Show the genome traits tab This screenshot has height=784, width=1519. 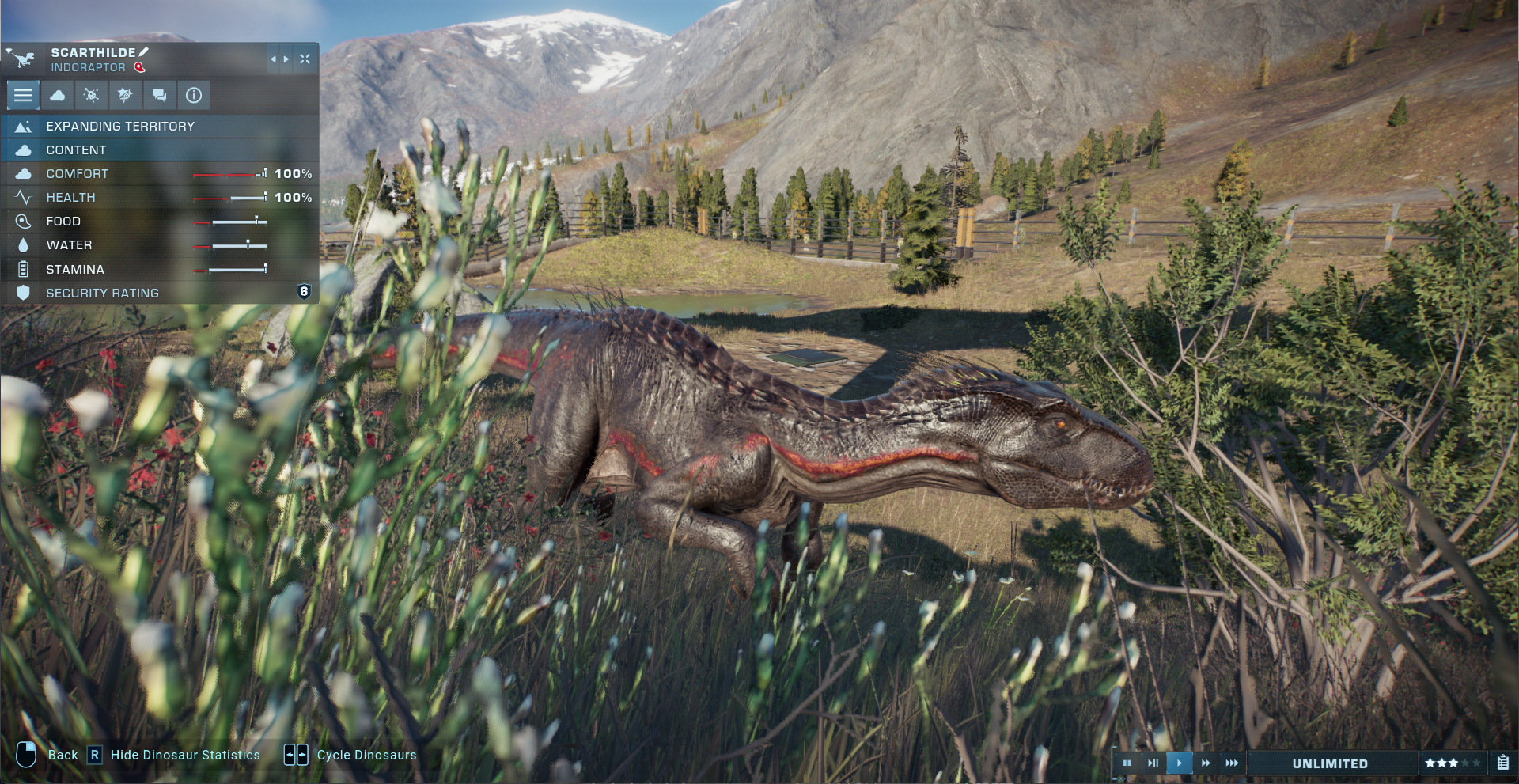click(x=125, y=96)
